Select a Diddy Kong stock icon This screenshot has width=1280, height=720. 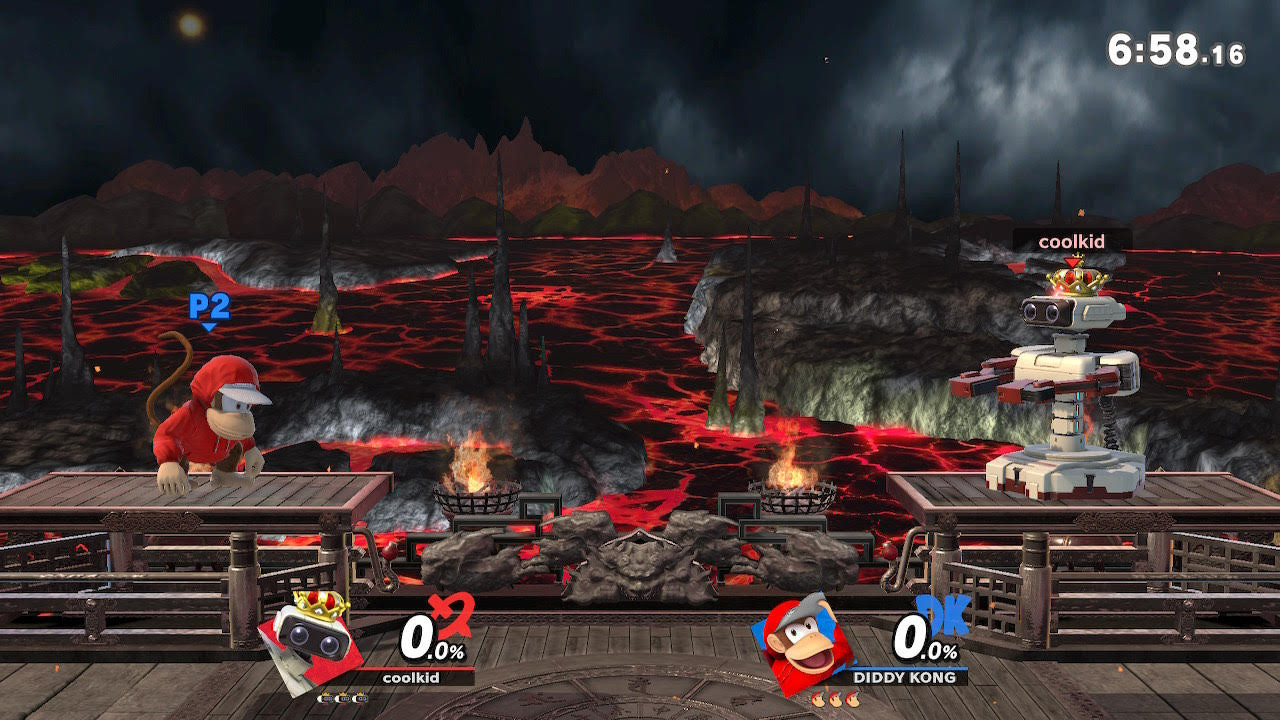coord(836,698)
